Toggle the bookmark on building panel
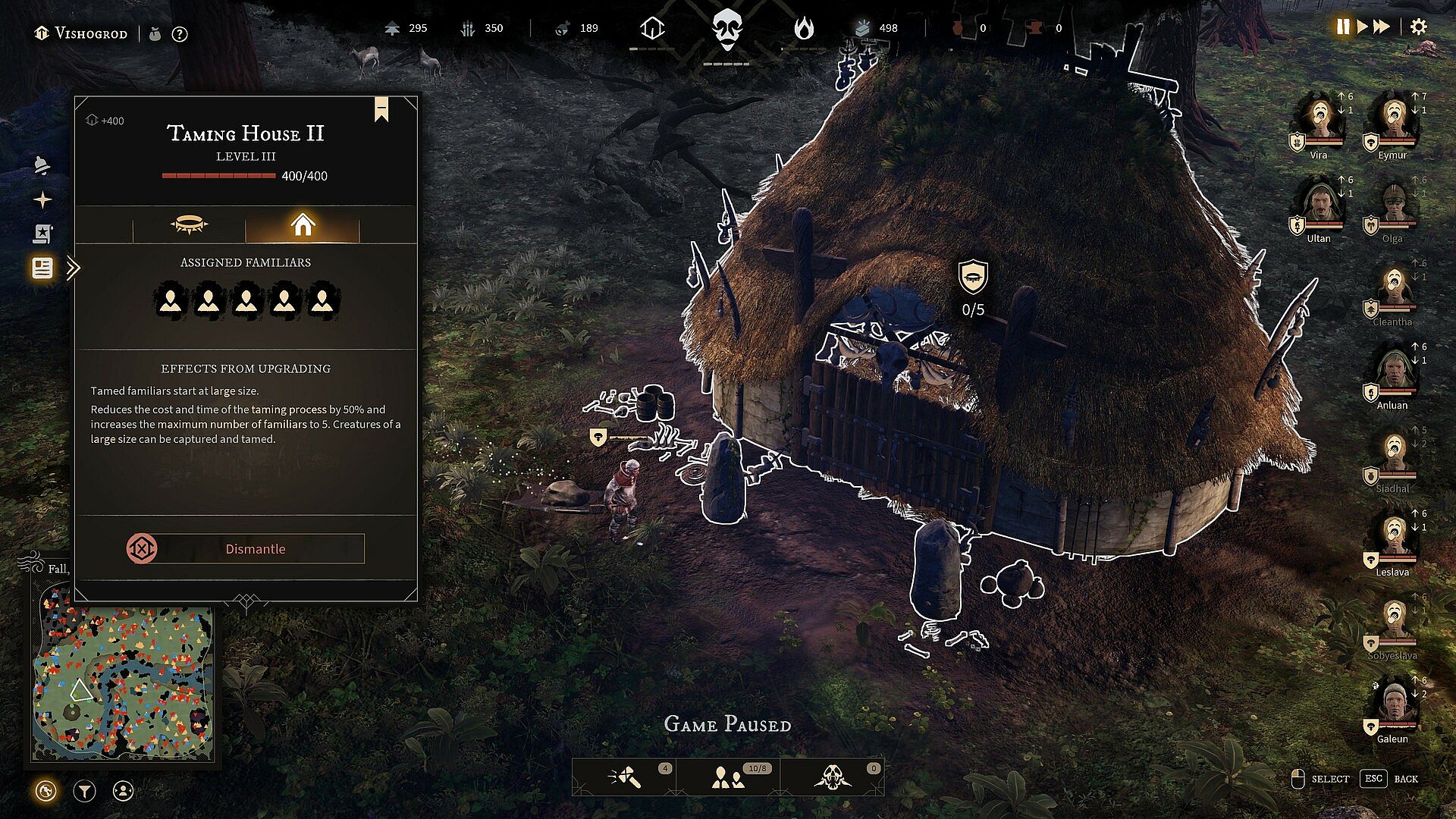 [381, 109]
